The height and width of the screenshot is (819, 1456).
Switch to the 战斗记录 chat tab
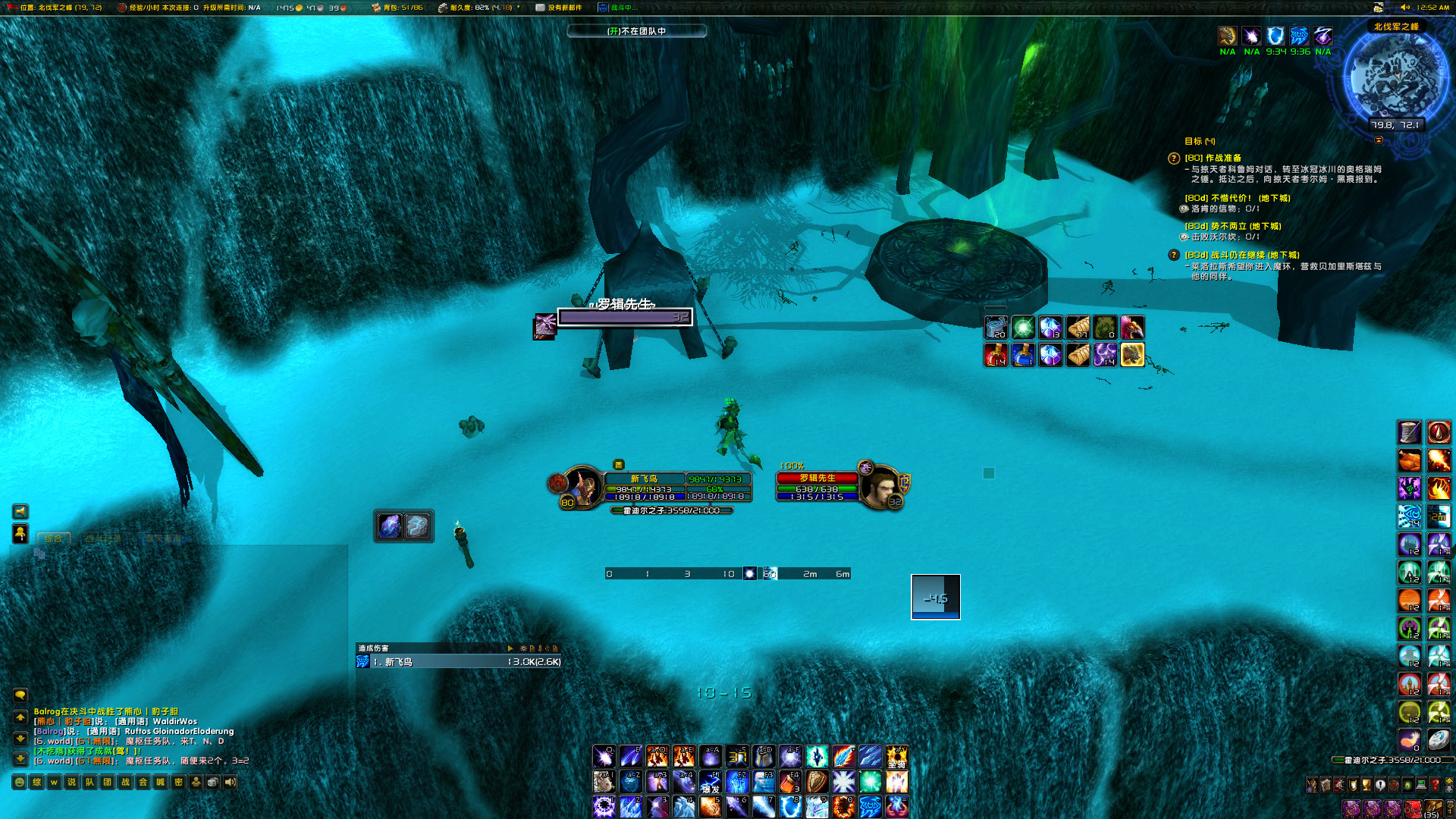pyautogui.click(x=102, y=539)
